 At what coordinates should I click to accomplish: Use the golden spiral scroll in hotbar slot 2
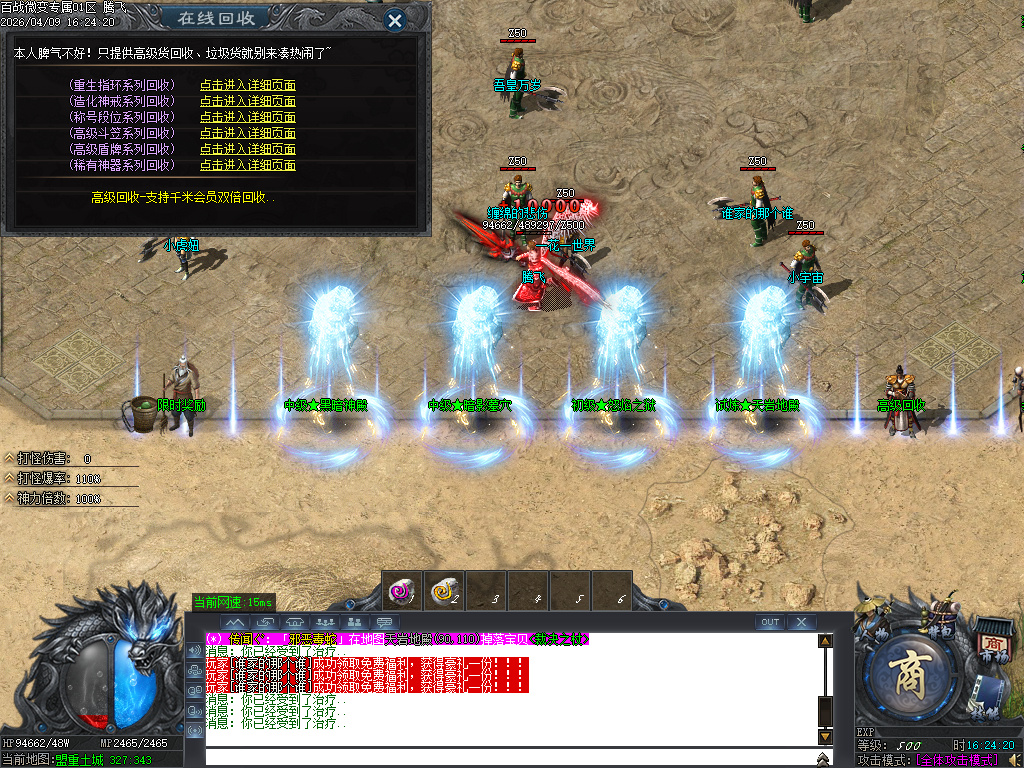pyautogui.click(x=444, y=591)
